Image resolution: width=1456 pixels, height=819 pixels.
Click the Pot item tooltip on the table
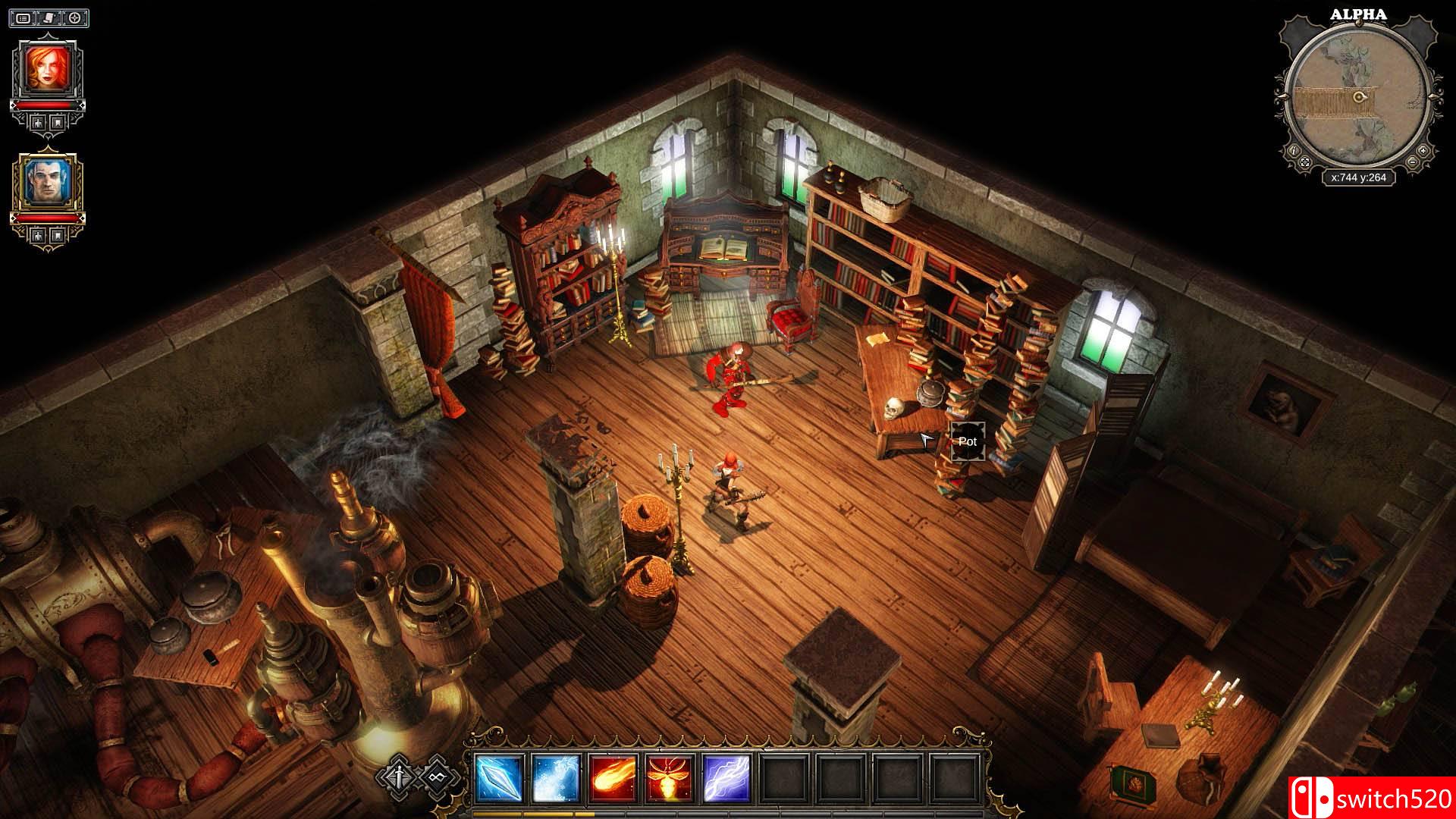(x=968, y=441)
